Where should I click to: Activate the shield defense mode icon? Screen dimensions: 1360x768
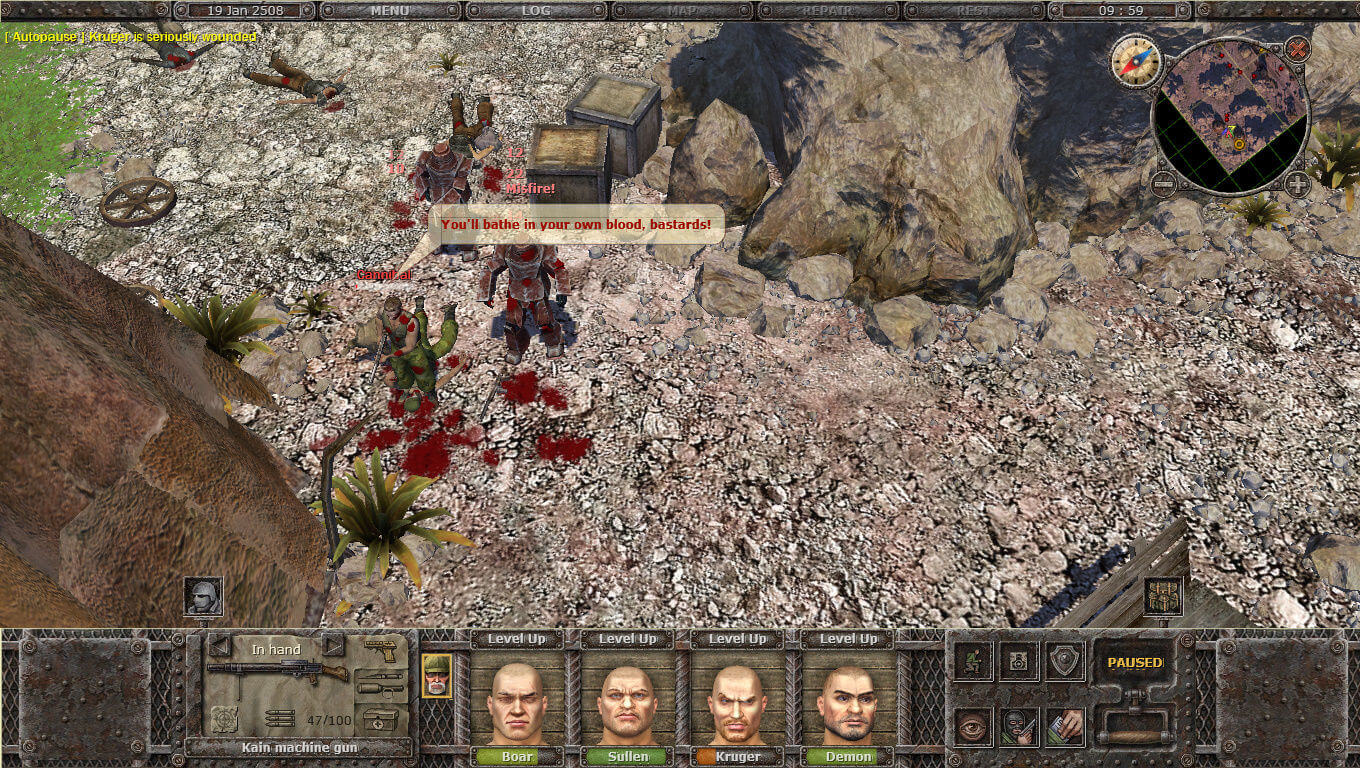pyautogui.click(x=1066, y=661)
